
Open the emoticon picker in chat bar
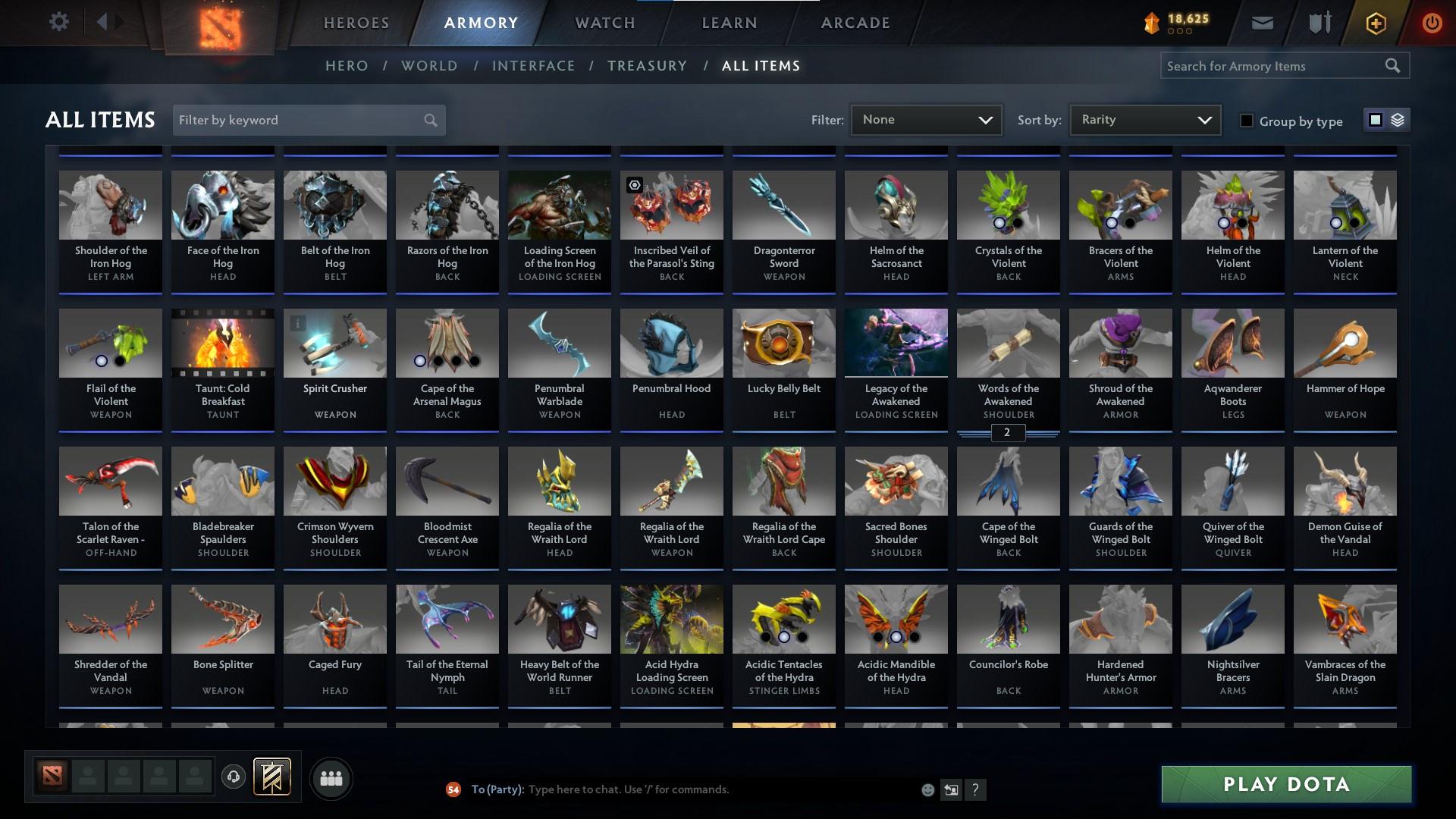coord(927,789)
